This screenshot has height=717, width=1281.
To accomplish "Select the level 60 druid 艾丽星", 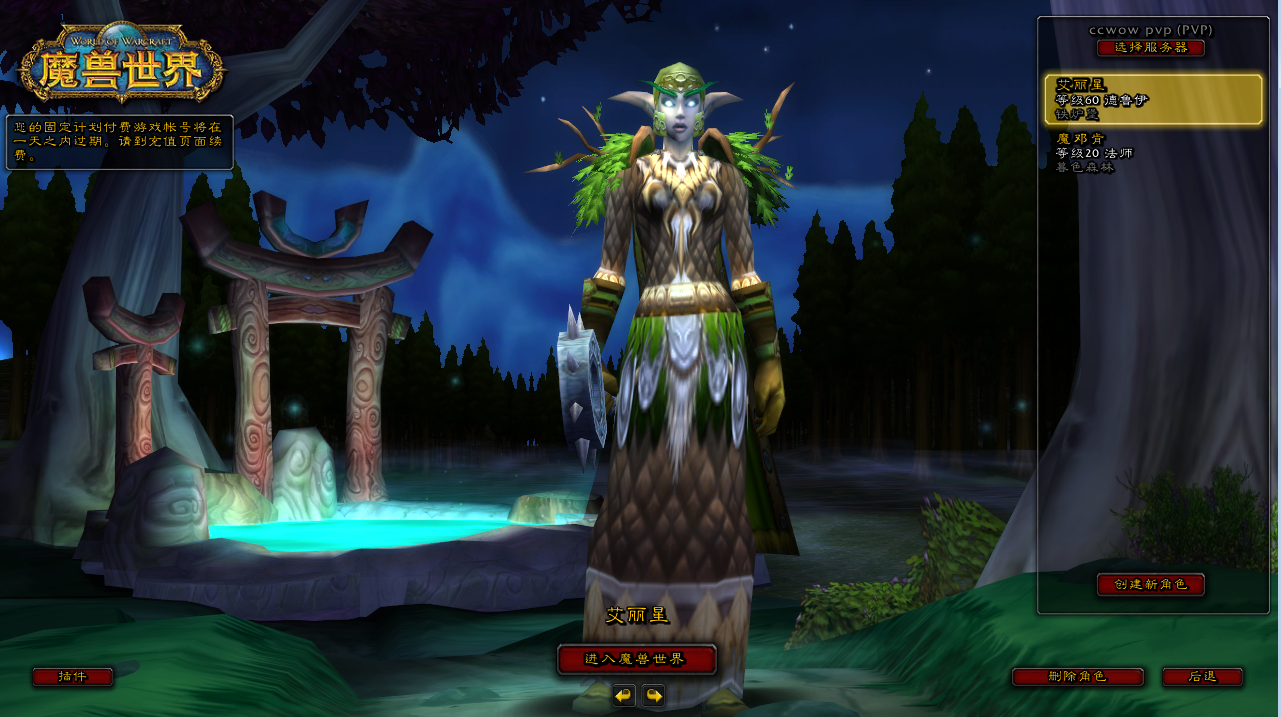I will click(1153, 99).
